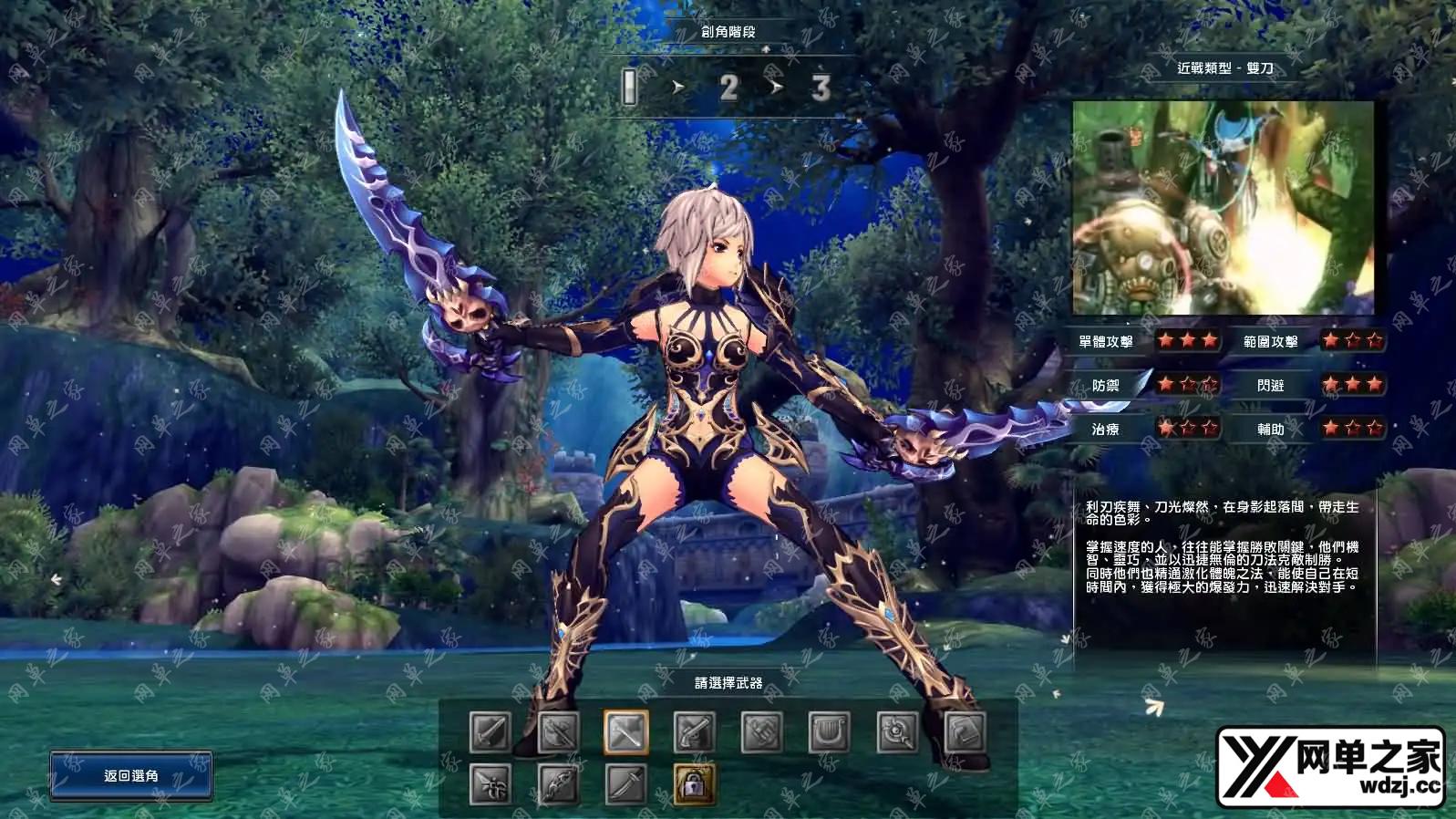Pick the bow weapon icon
This screenshot has height=819, width=1456.
click(558, 784)
